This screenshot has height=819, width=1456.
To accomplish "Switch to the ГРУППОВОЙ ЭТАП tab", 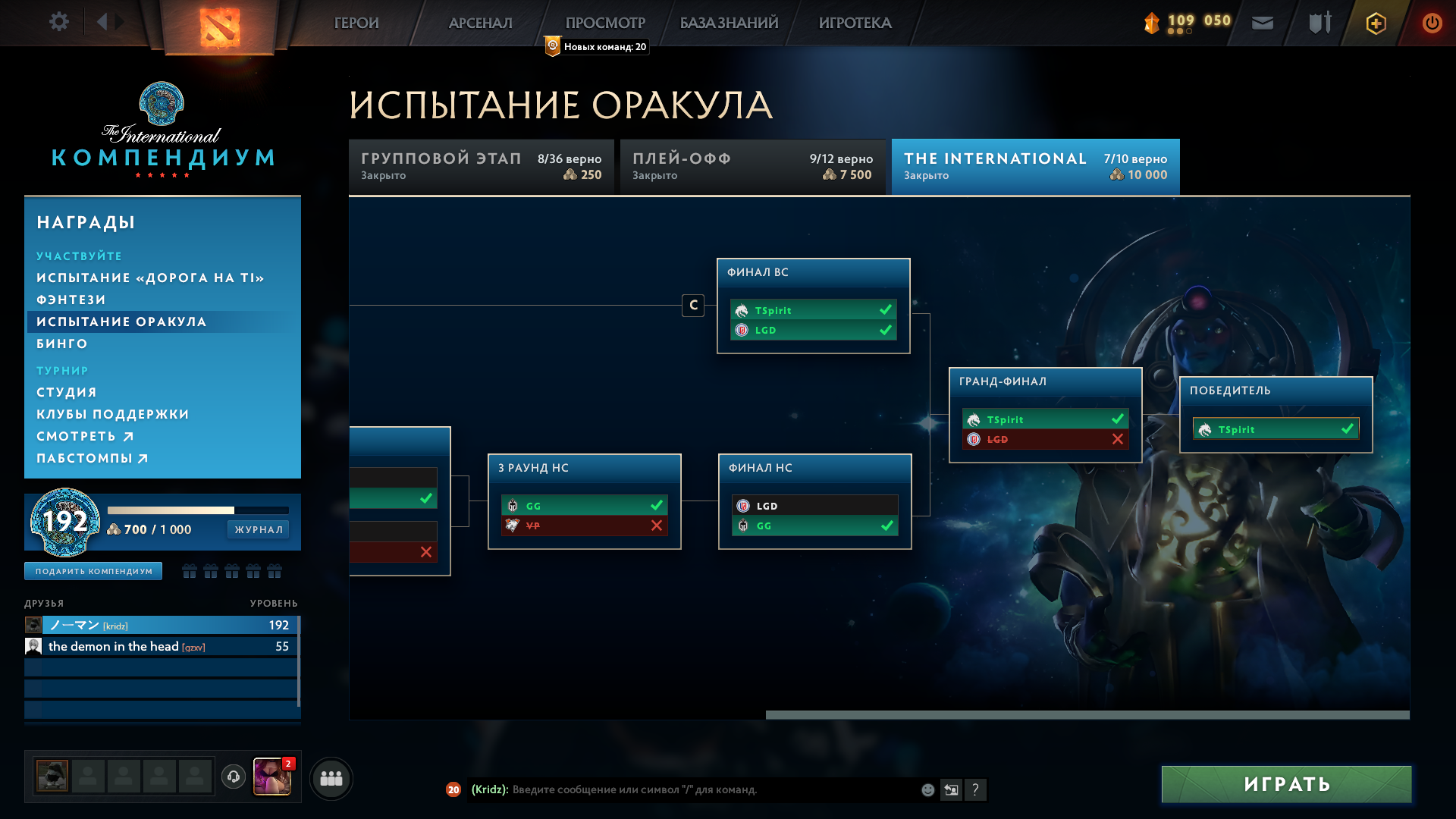I will [x=481, y=166].
